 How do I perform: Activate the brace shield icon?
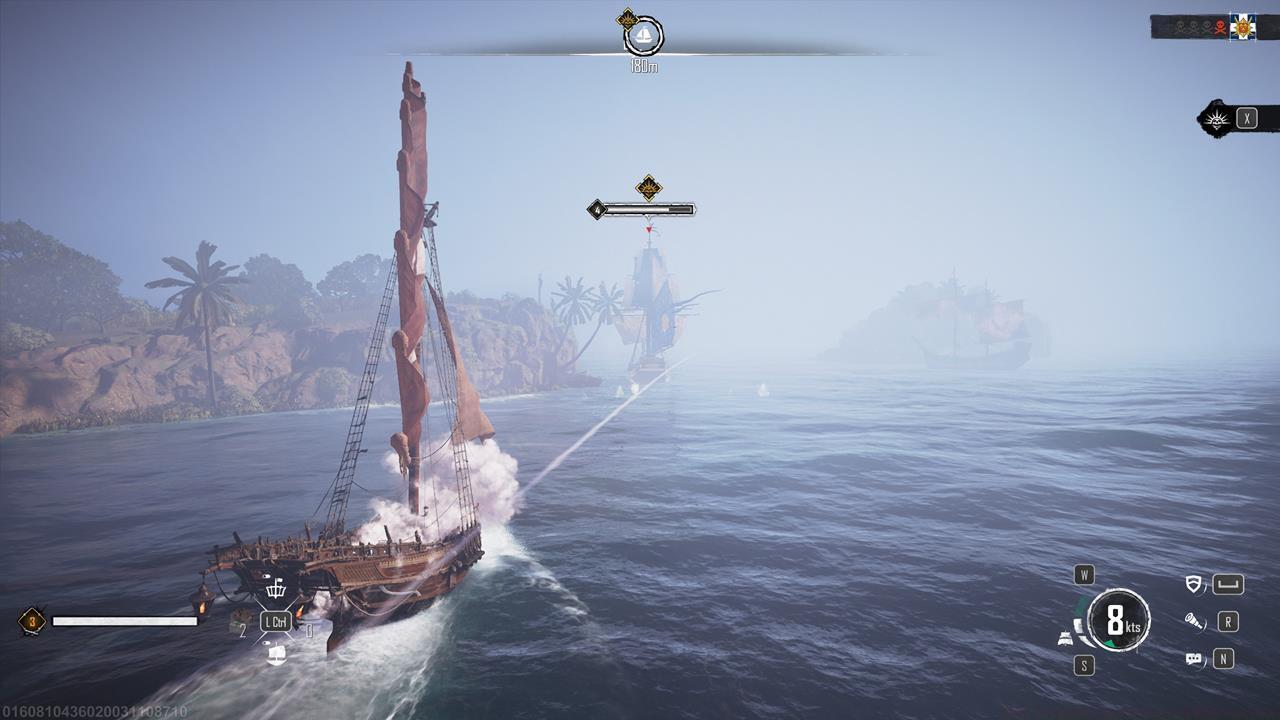[1193, 585]
